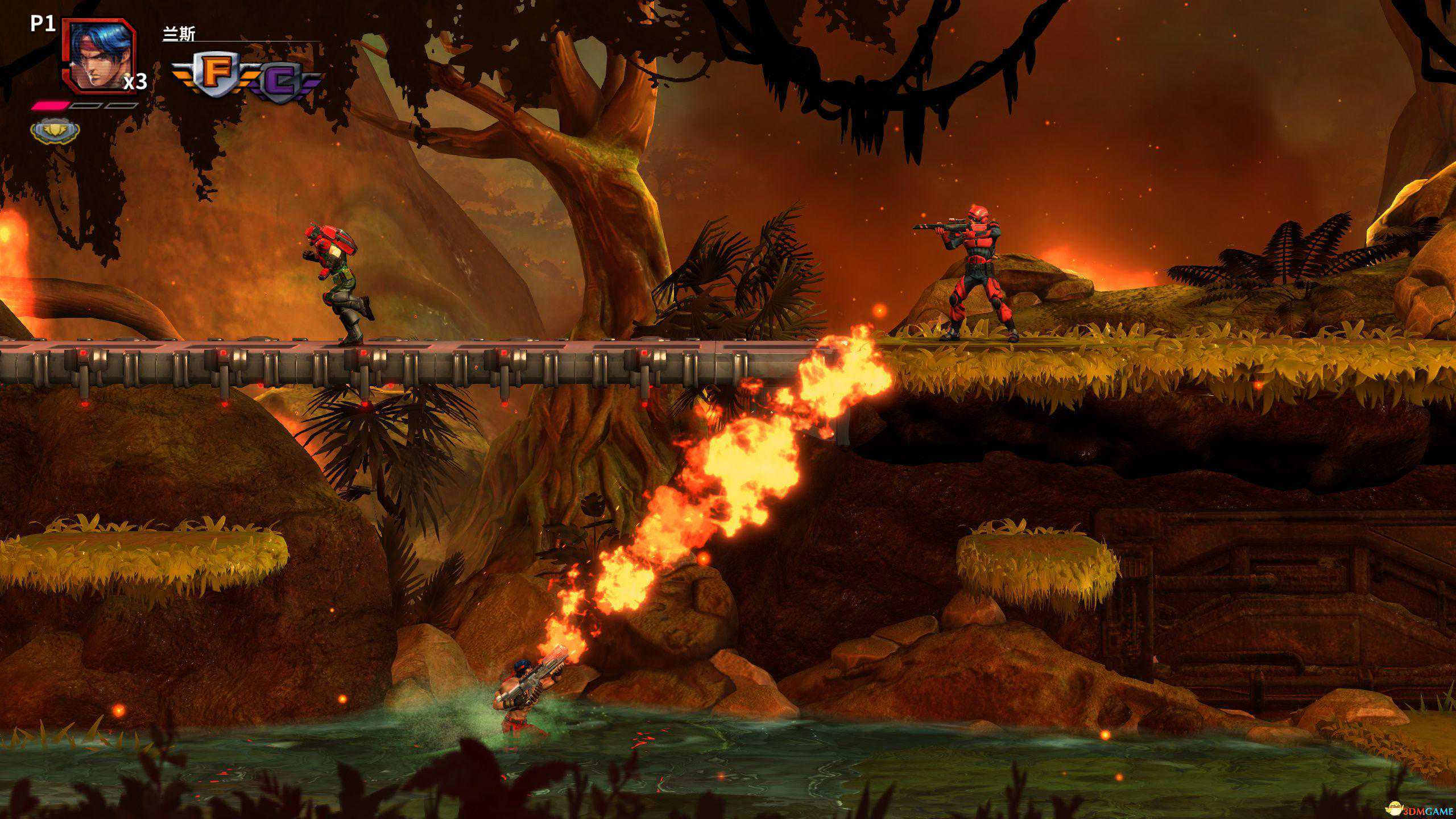Image resolution: width=1456 pixels, height=819 pixels.
Task: Click the P1 character portrait
Action: tap(99, 56)
